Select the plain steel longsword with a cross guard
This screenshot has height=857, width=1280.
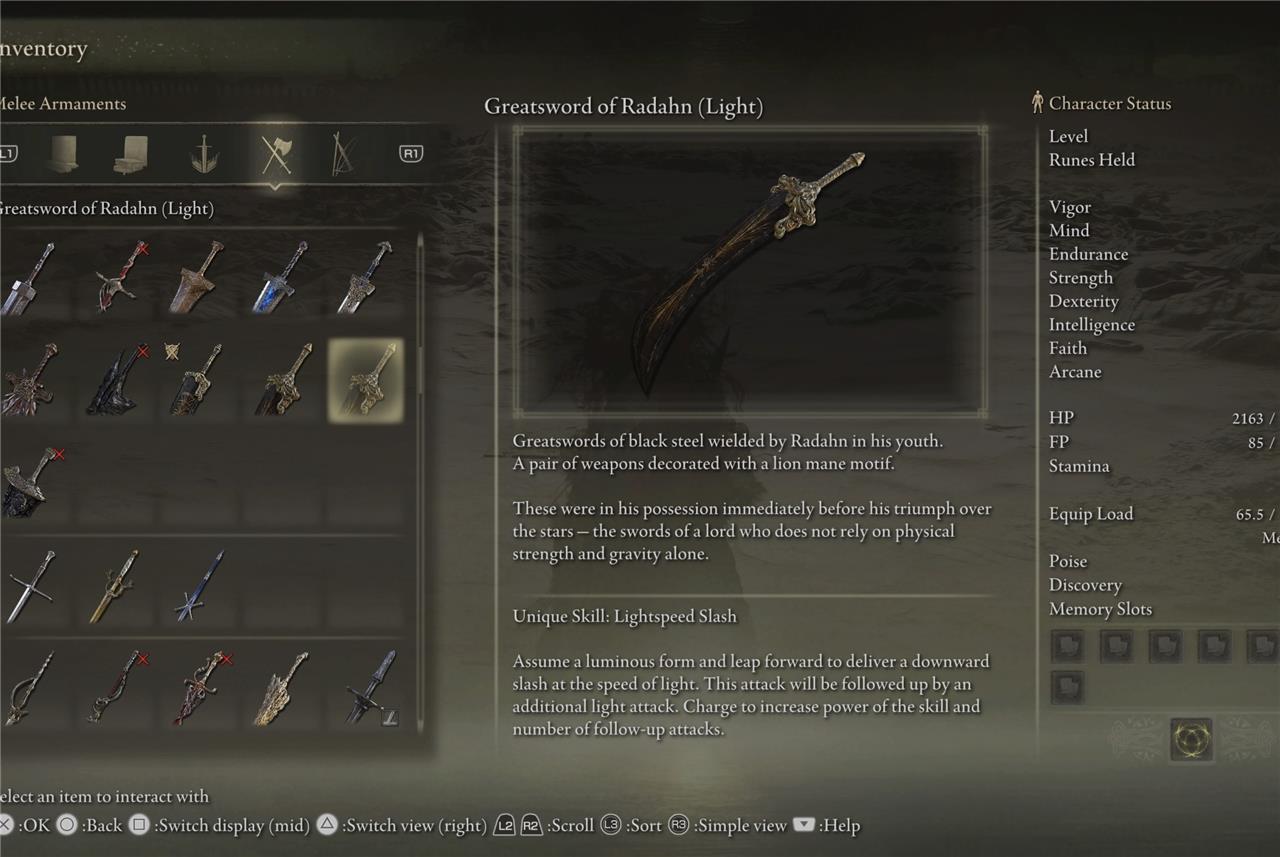pyautogui.click(x=30, y=586)
